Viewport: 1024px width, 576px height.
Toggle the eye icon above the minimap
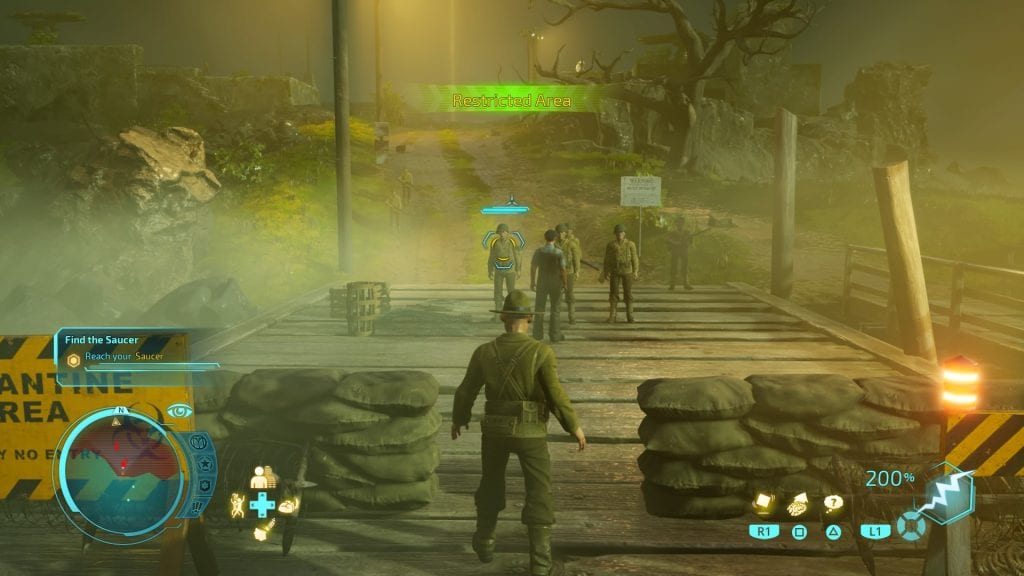tap(180, 410)
